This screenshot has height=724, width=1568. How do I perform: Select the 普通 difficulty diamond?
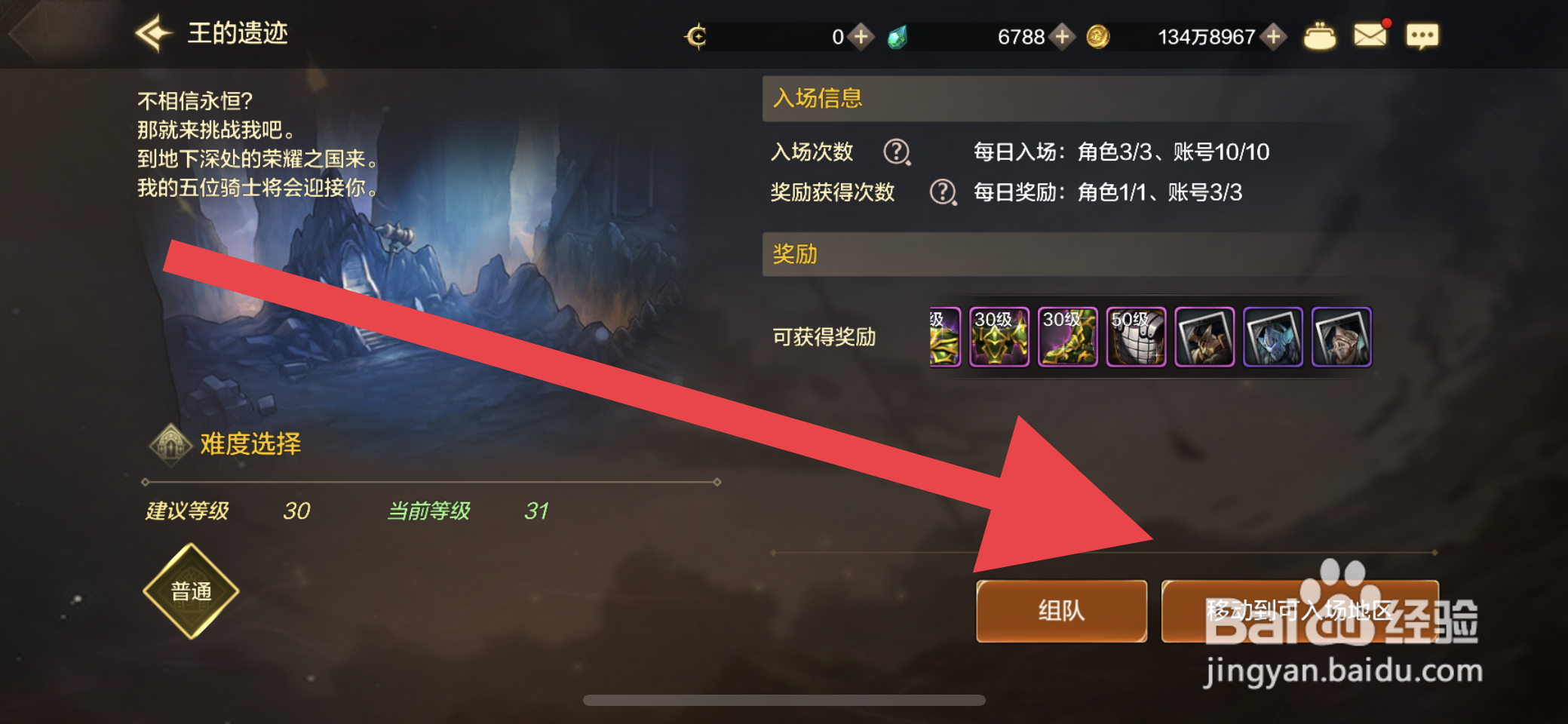coord(191,591)
